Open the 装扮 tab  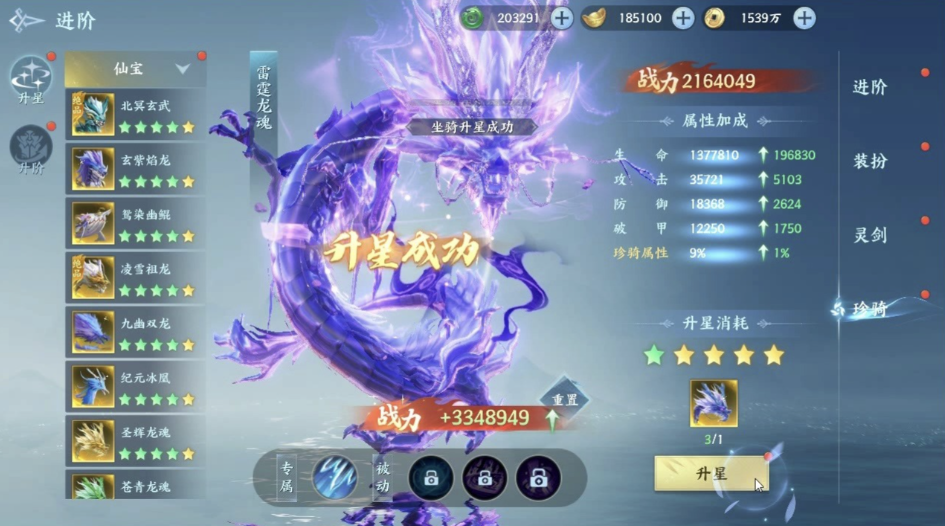[x=870, y=161]
